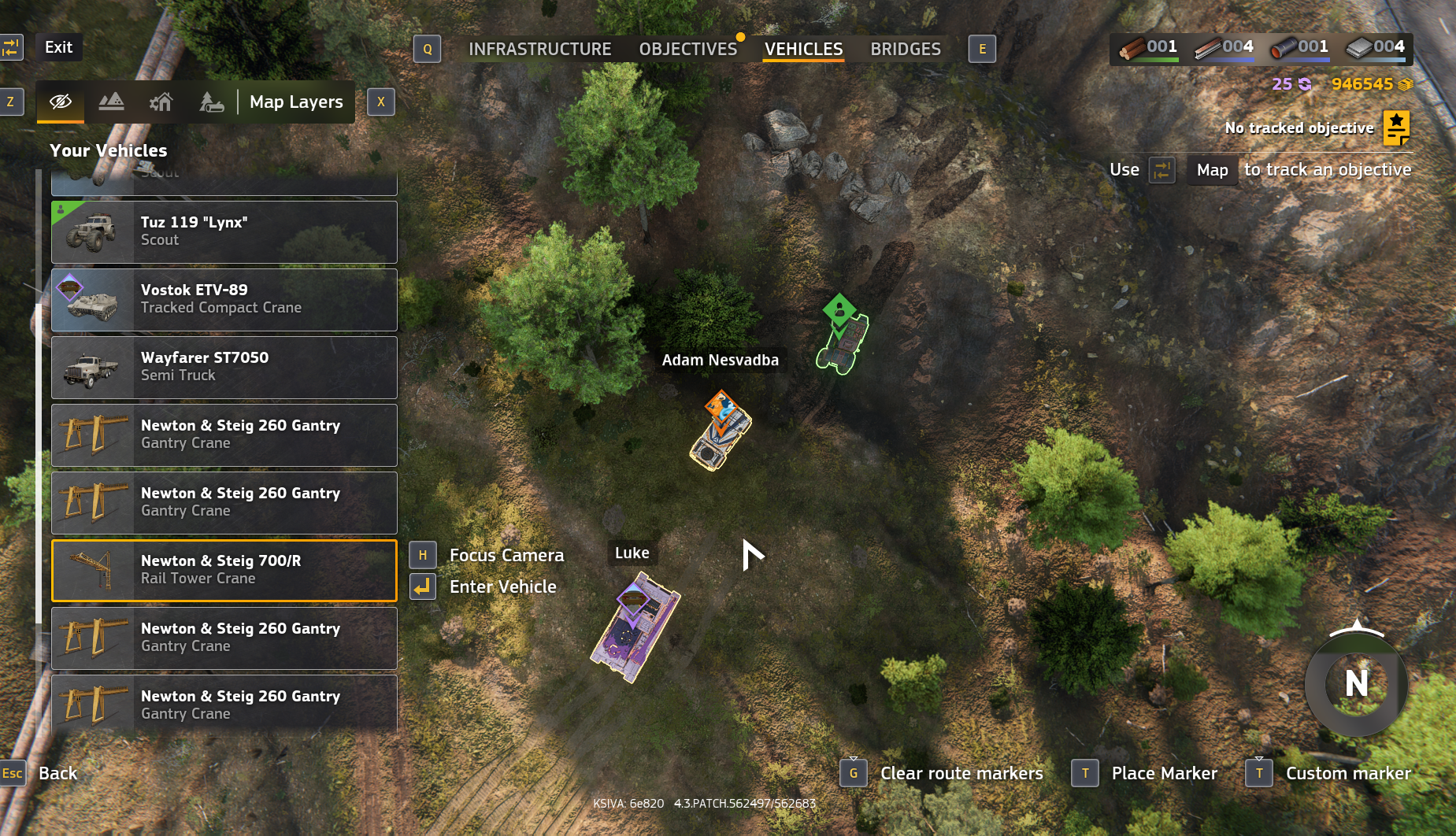Open the tracked objective star icon

click(1397, 127)
